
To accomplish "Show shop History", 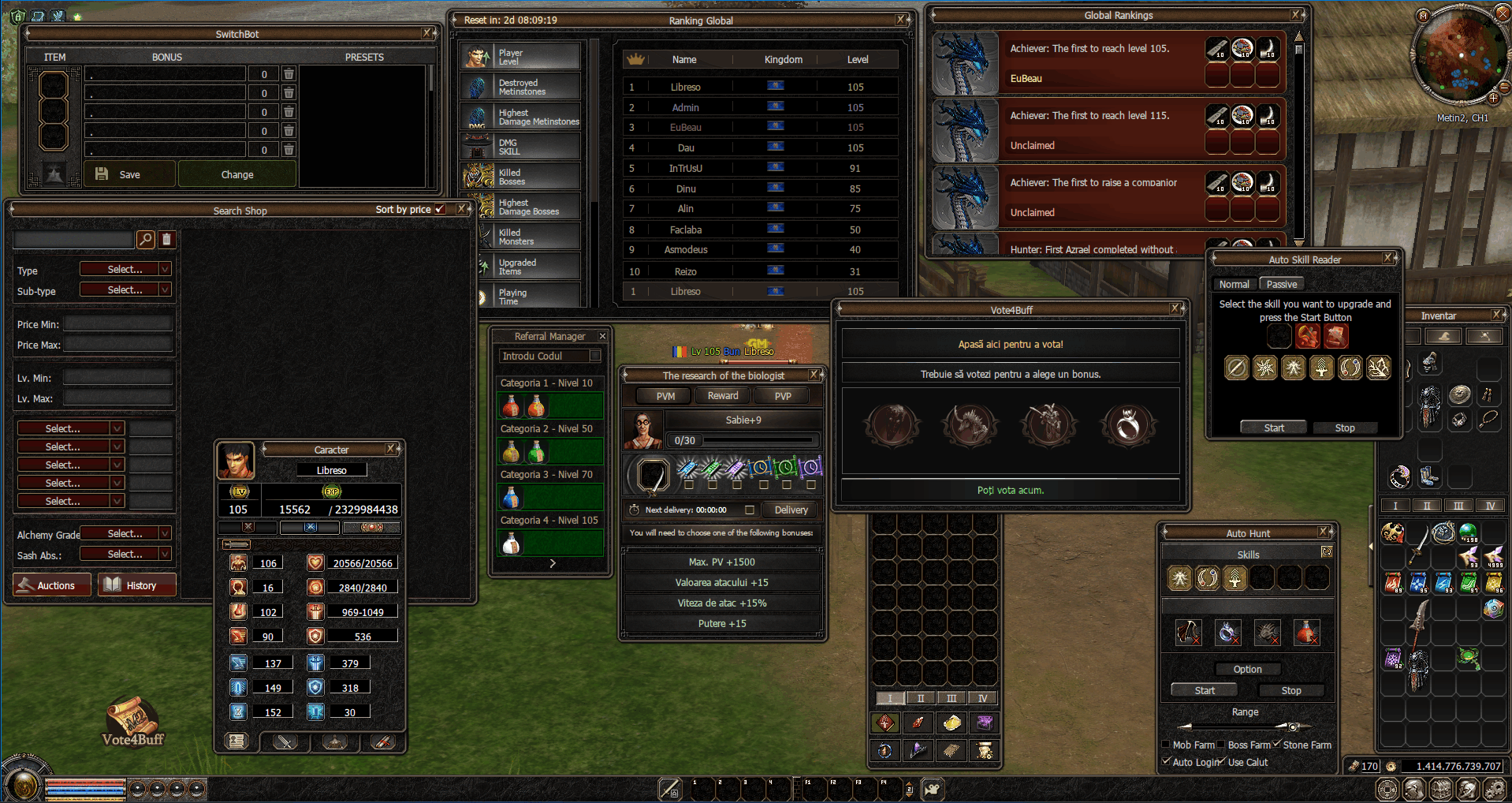I will [136, 585].
